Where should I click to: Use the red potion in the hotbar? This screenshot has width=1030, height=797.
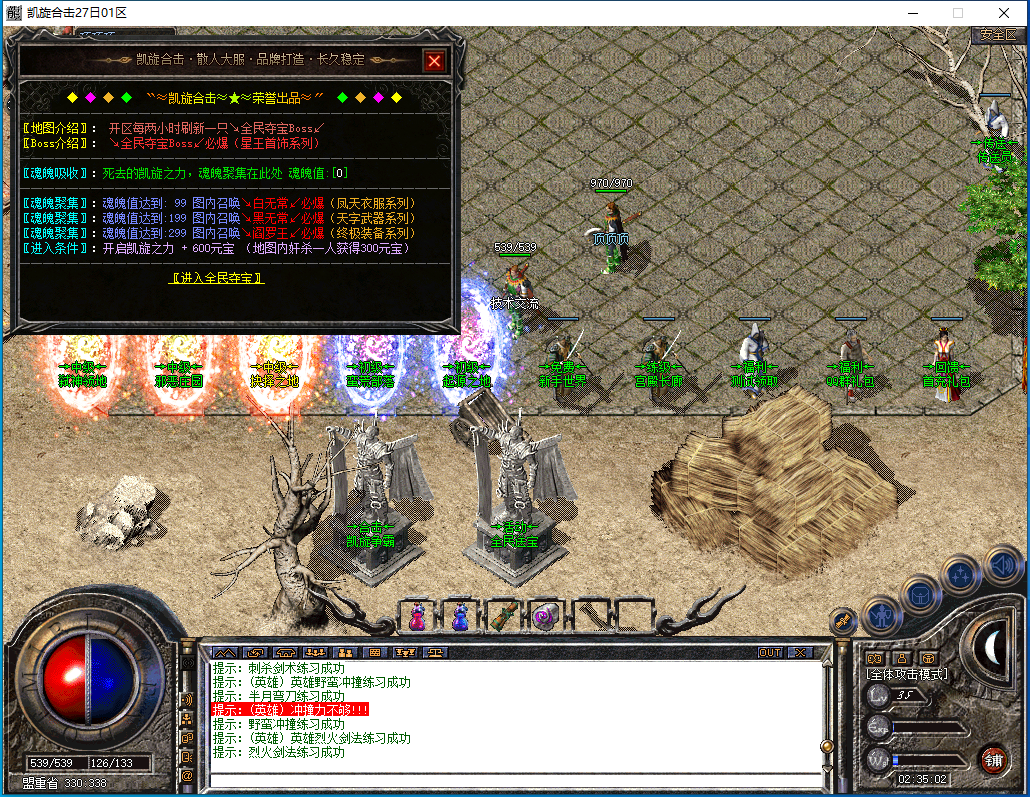[x=418, y=617]
